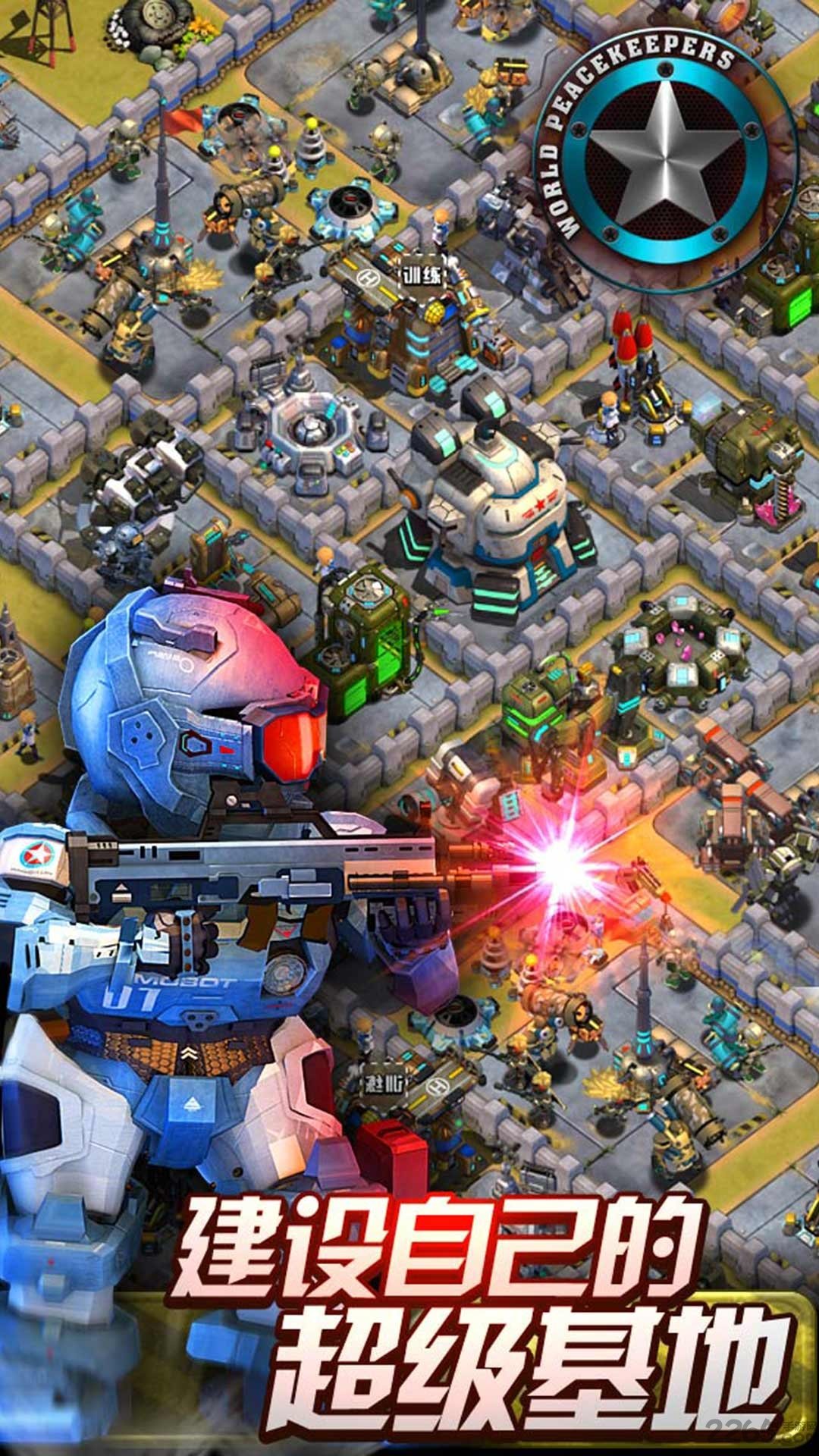Image resolution: width=819 pixels, height=1456 pixels.
Task: Tap the 训练 training label above the barracks
Action: [422, 274]
